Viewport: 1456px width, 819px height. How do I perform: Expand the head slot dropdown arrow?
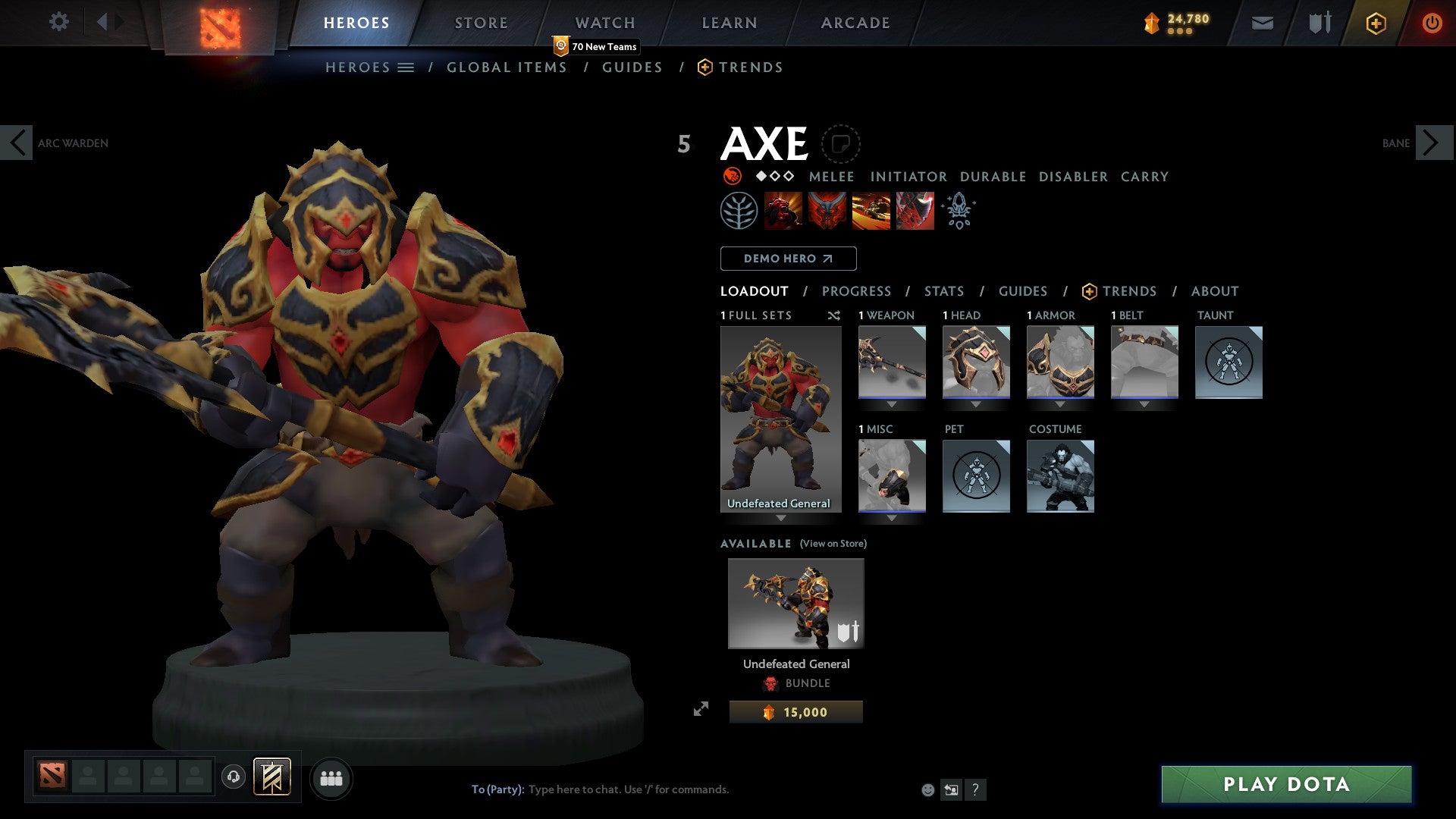pos(976,403)
